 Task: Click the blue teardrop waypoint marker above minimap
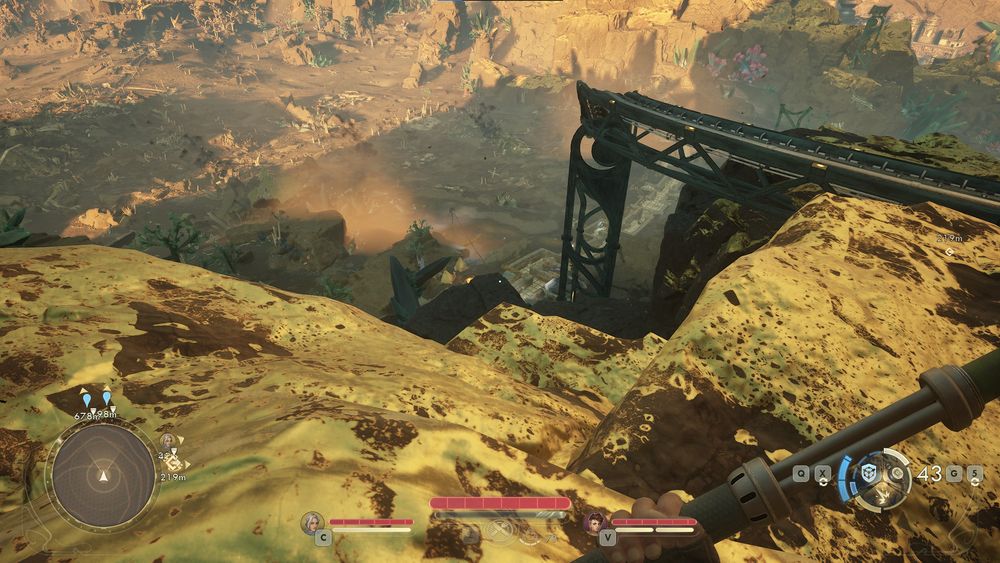[x=86, y=400]
